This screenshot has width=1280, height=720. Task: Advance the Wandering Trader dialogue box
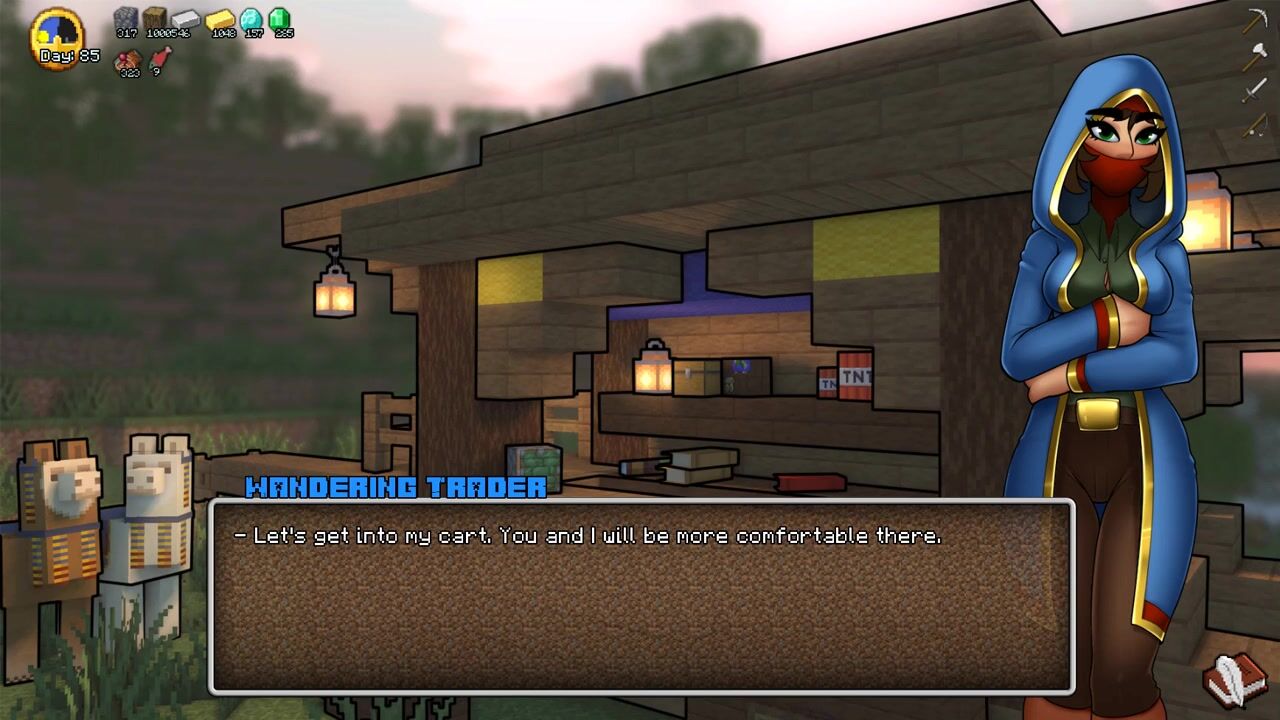(x=641, y=596)
